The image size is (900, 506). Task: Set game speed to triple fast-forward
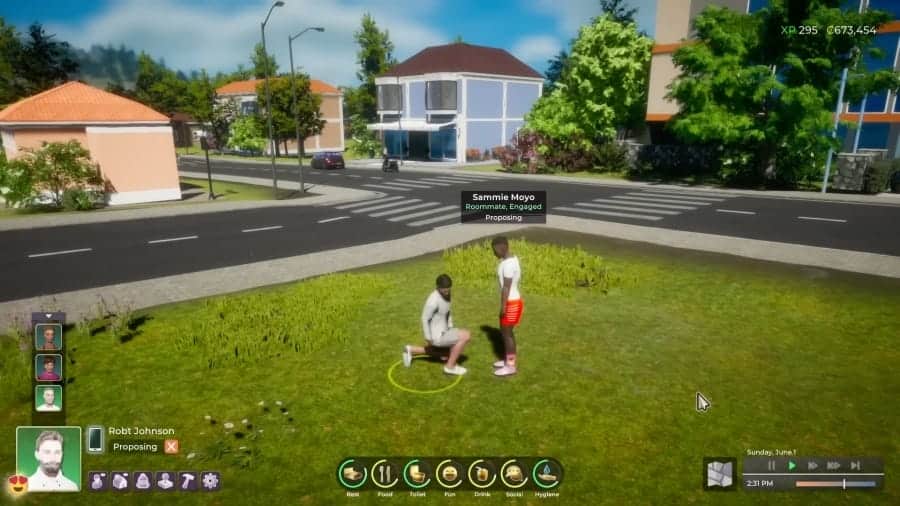point(833,465)
